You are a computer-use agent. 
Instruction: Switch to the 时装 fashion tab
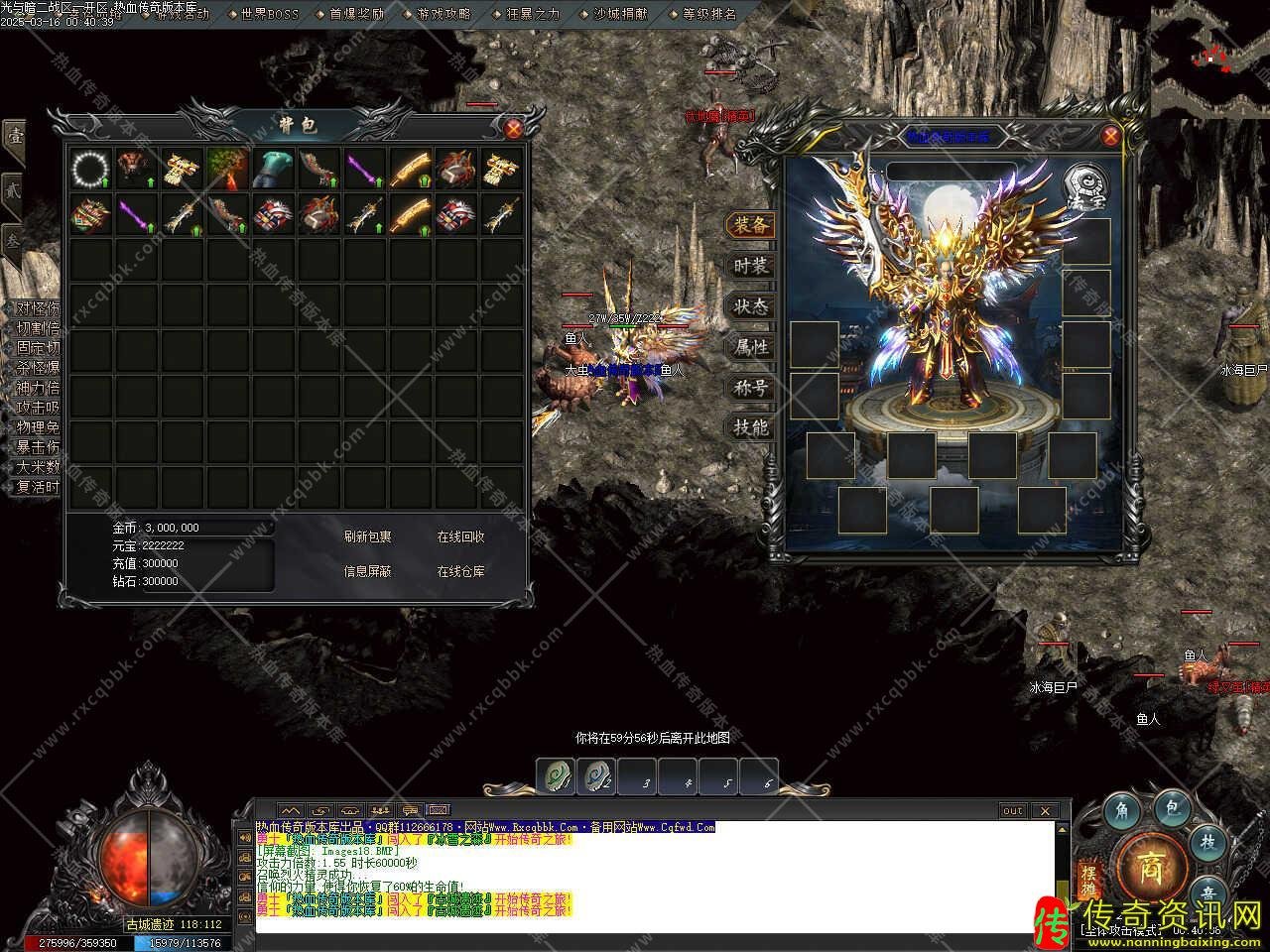point(750,266)
